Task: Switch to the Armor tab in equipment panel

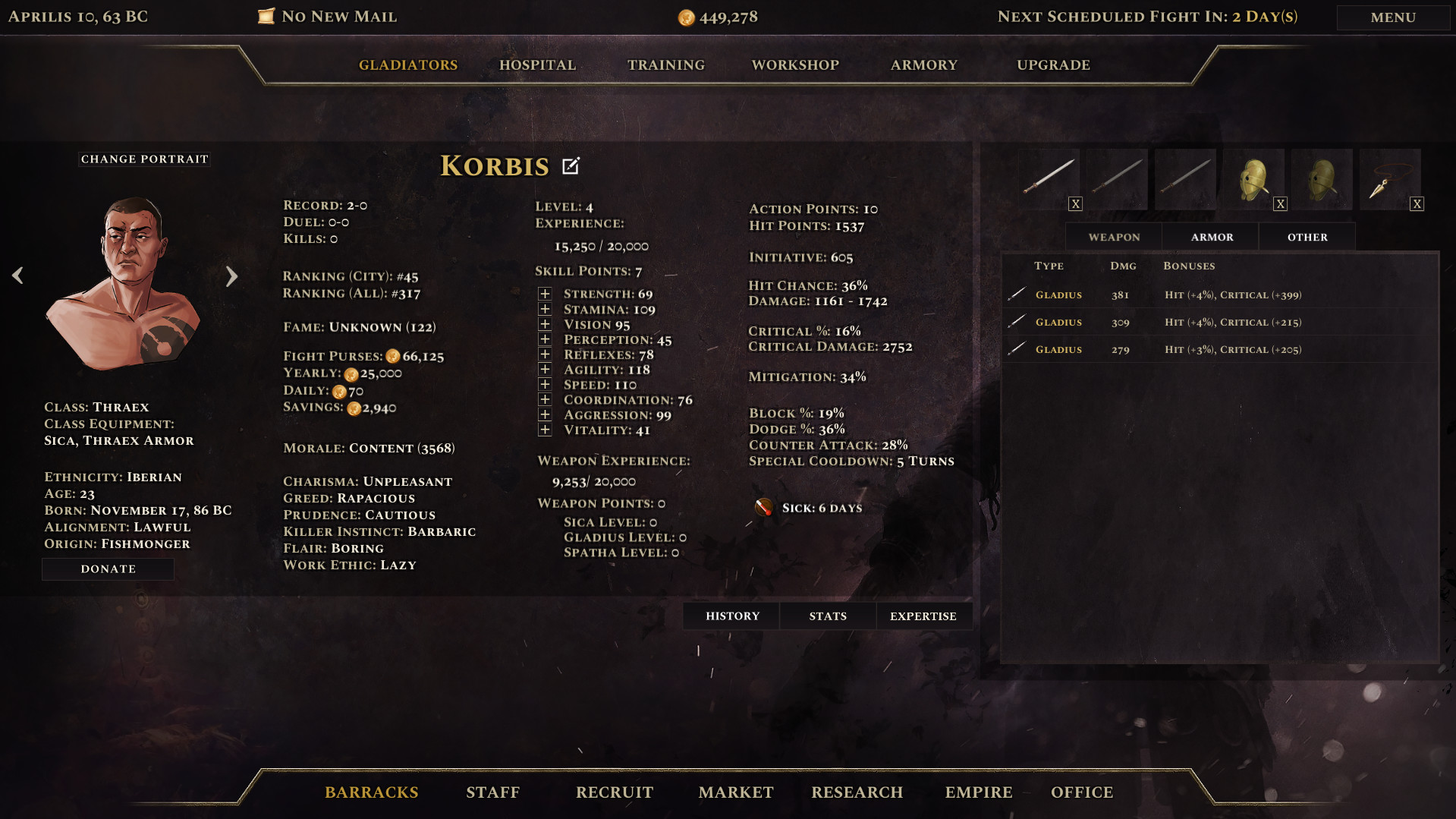Action: pos(1210,236)
